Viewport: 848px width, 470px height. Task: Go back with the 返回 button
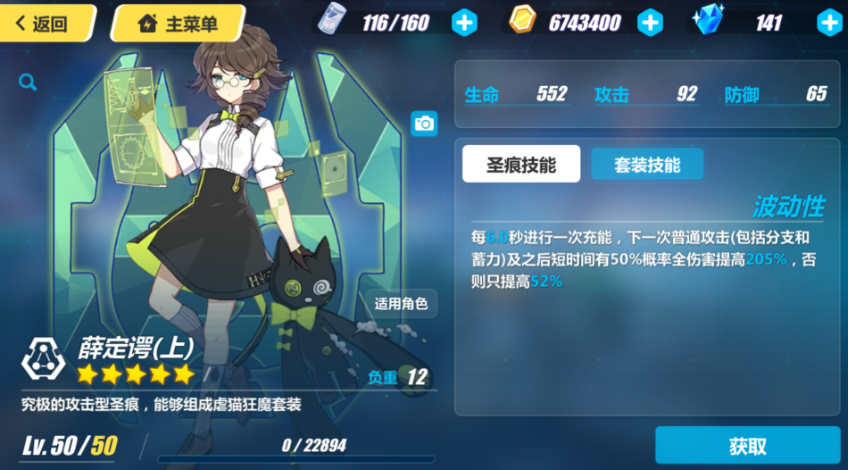(x=44, y=23)
